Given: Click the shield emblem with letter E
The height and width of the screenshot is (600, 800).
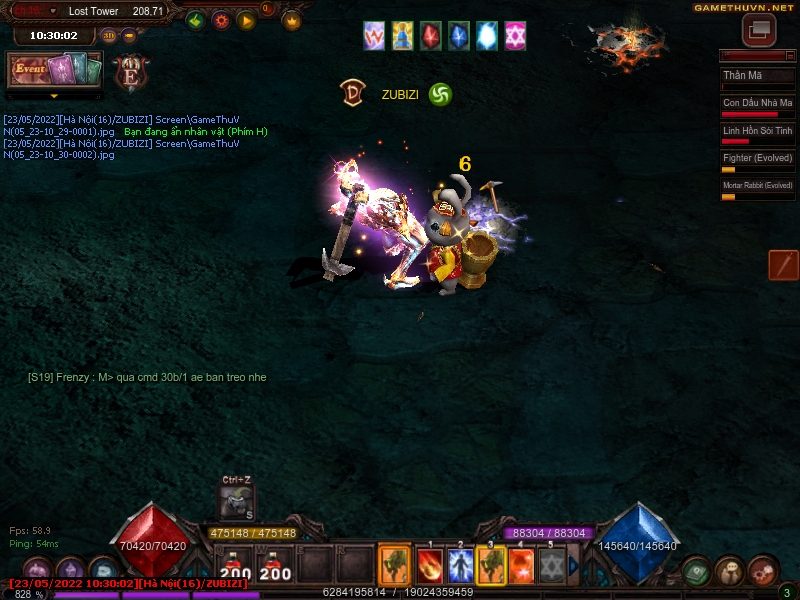Looking at the screenshot, I should (130, 73).
